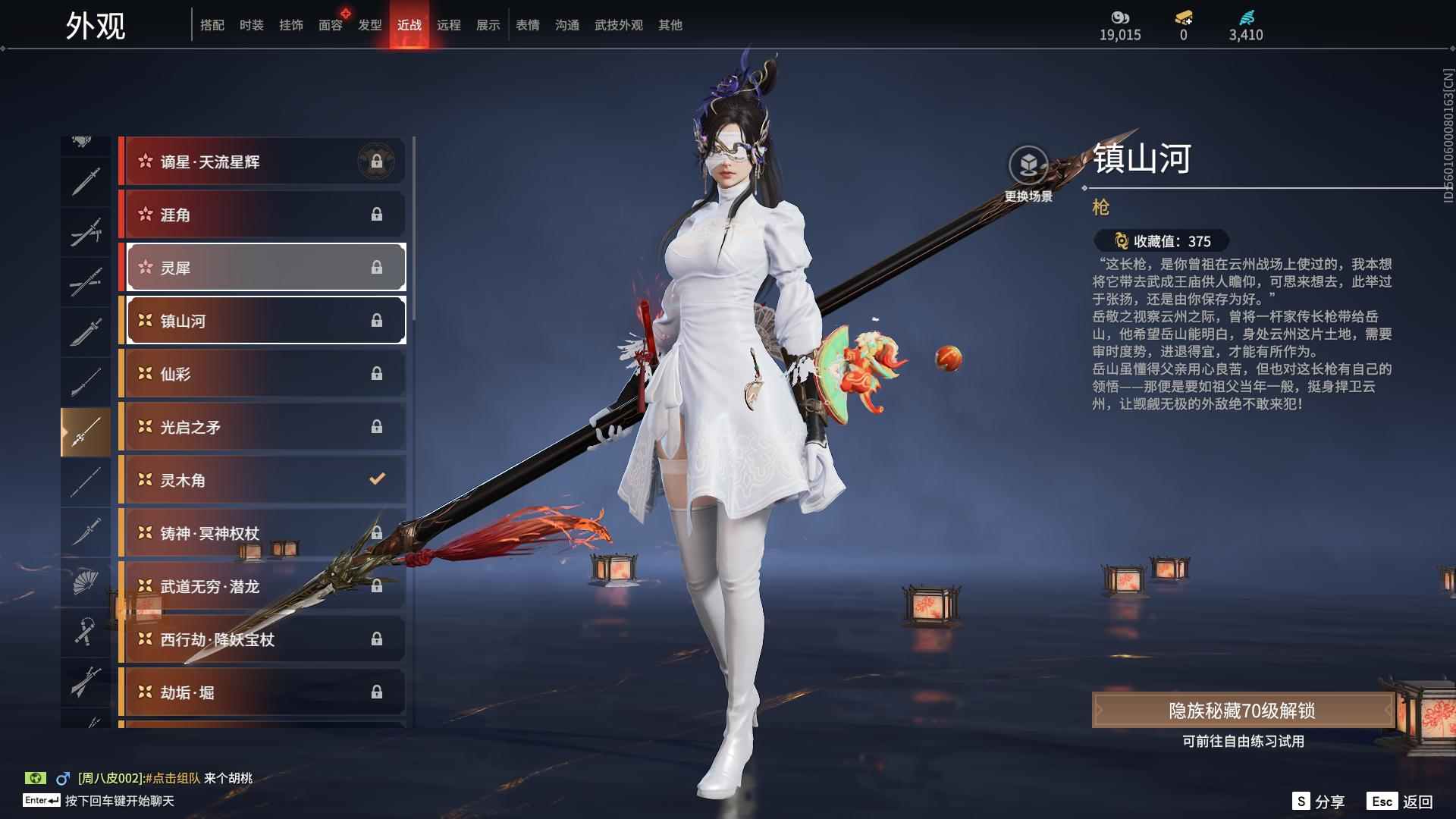Open the 武技外观 menu item
The height and width of the screenshot is (819, 1456).
pyautogui.click(x=618, y=24)
